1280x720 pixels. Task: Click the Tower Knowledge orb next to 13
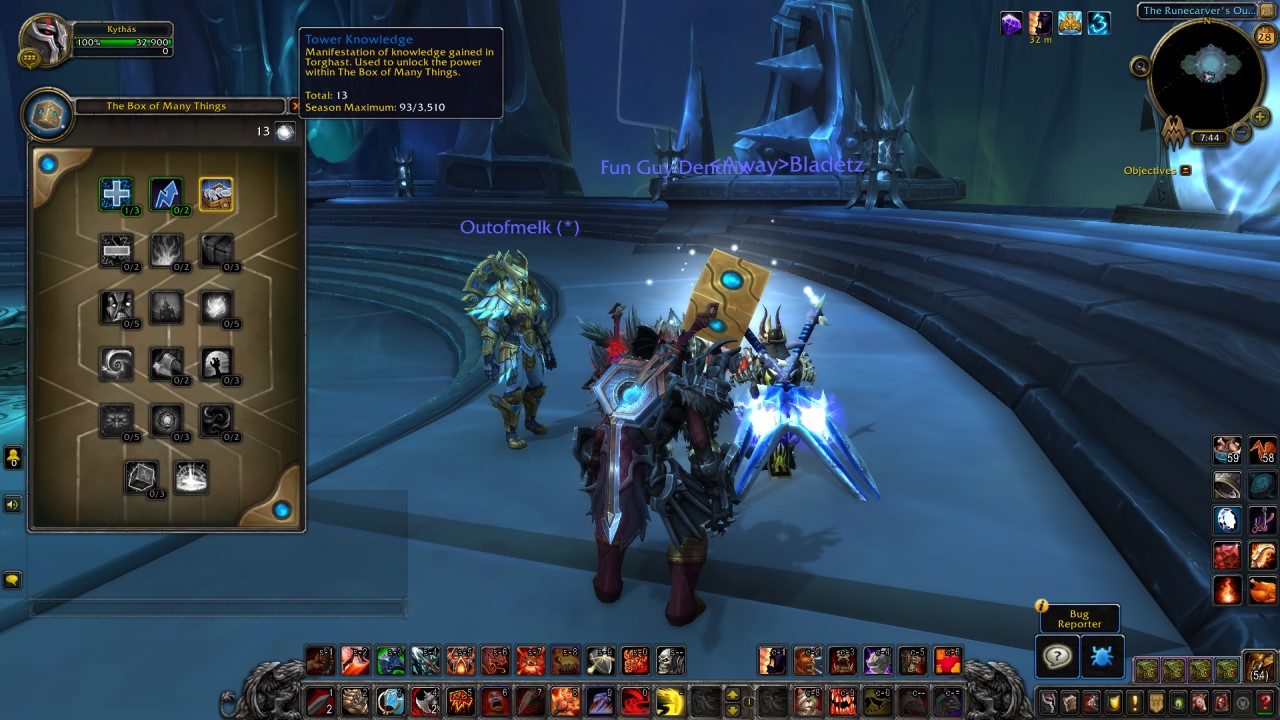[285, 131]
